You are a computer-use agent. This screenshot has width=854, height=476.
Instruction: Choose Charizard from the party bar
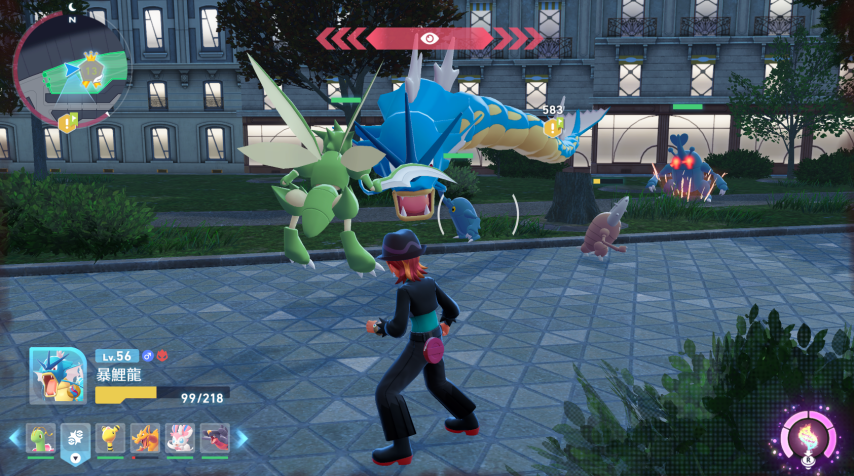click(x=145, y=438)
